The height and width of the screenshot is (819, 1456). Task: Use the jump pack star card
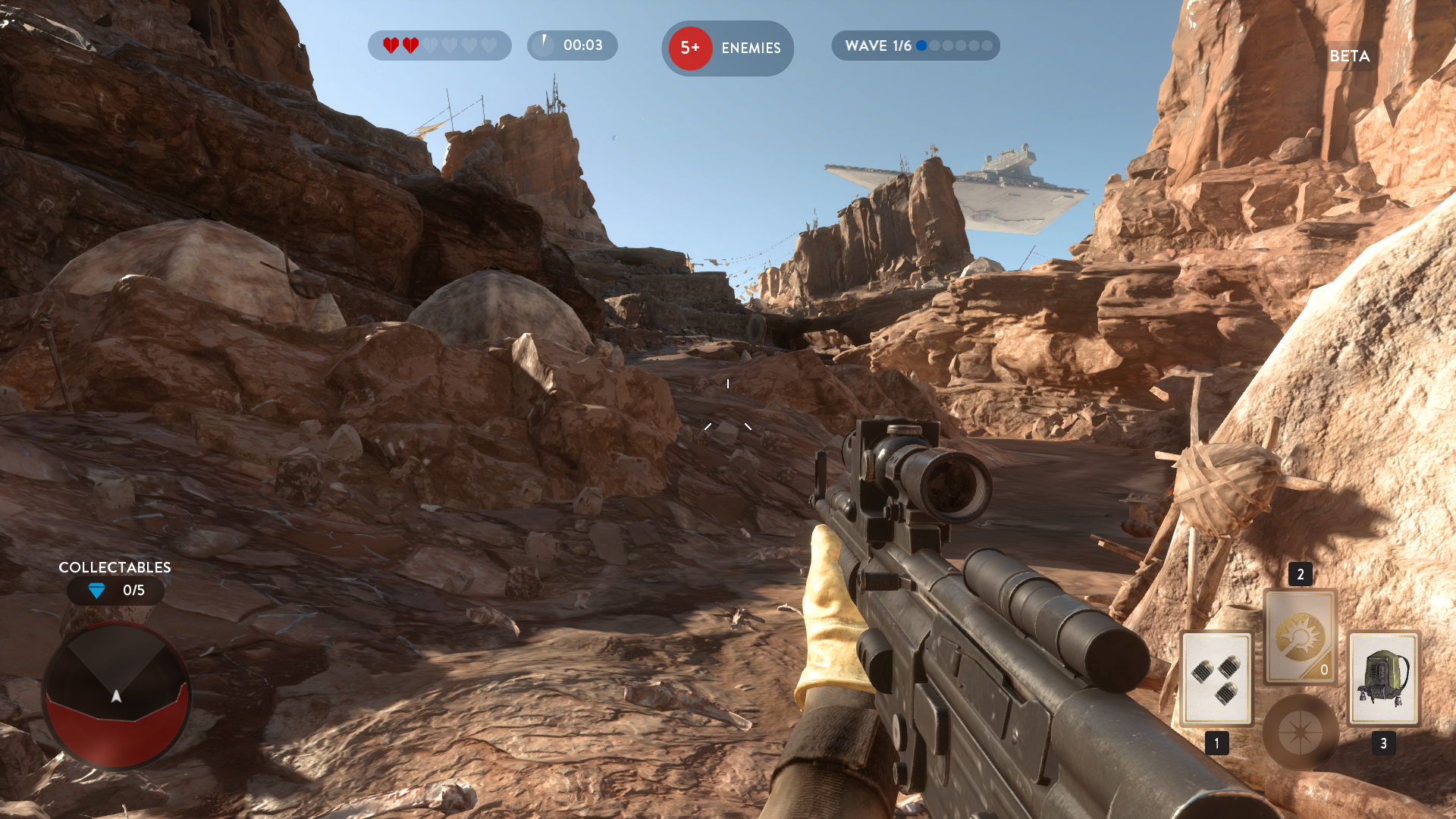pyautogui.click(x=1383, y=678)
